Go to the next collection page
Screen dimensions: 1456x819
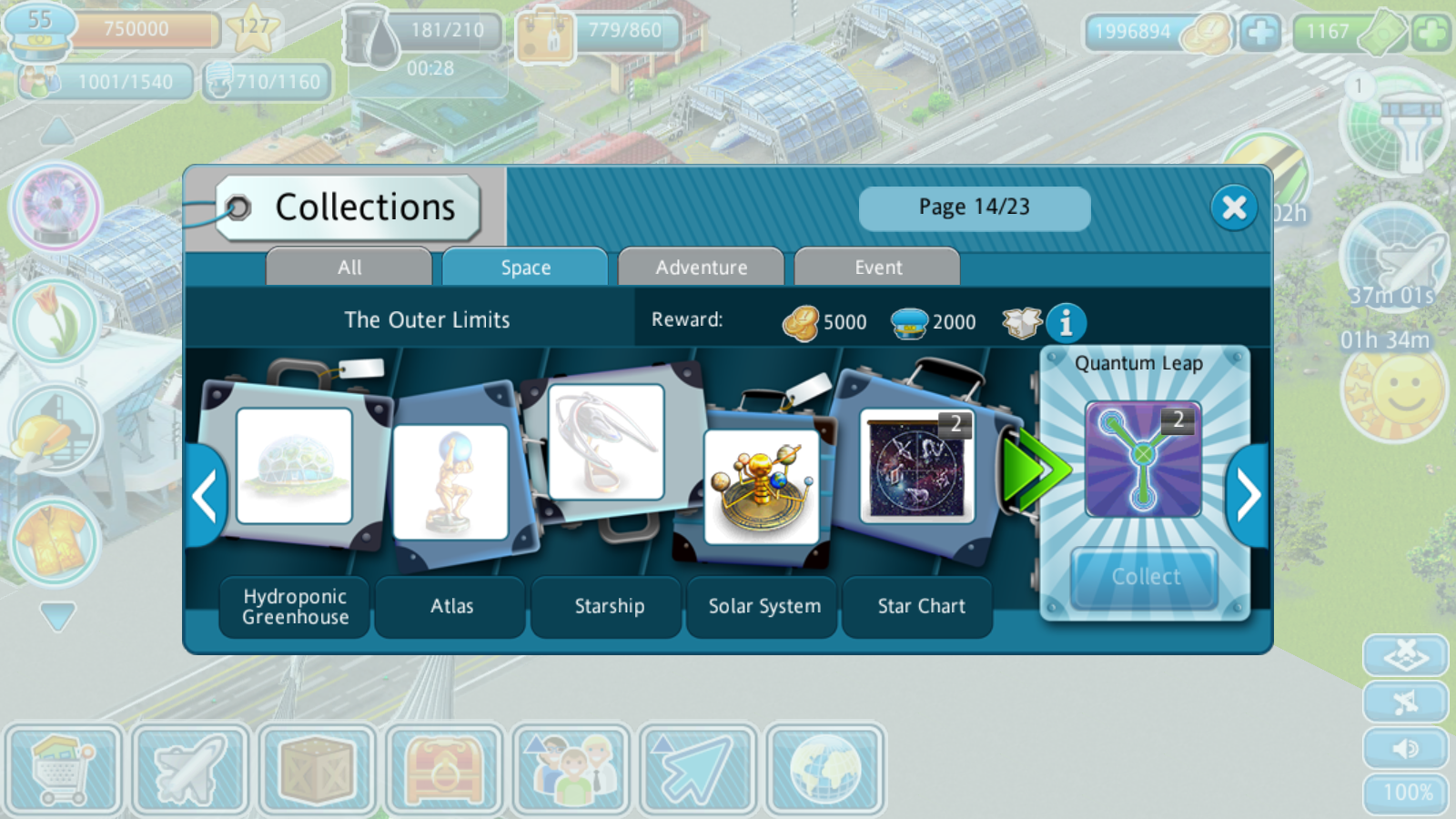point(1248,496)
